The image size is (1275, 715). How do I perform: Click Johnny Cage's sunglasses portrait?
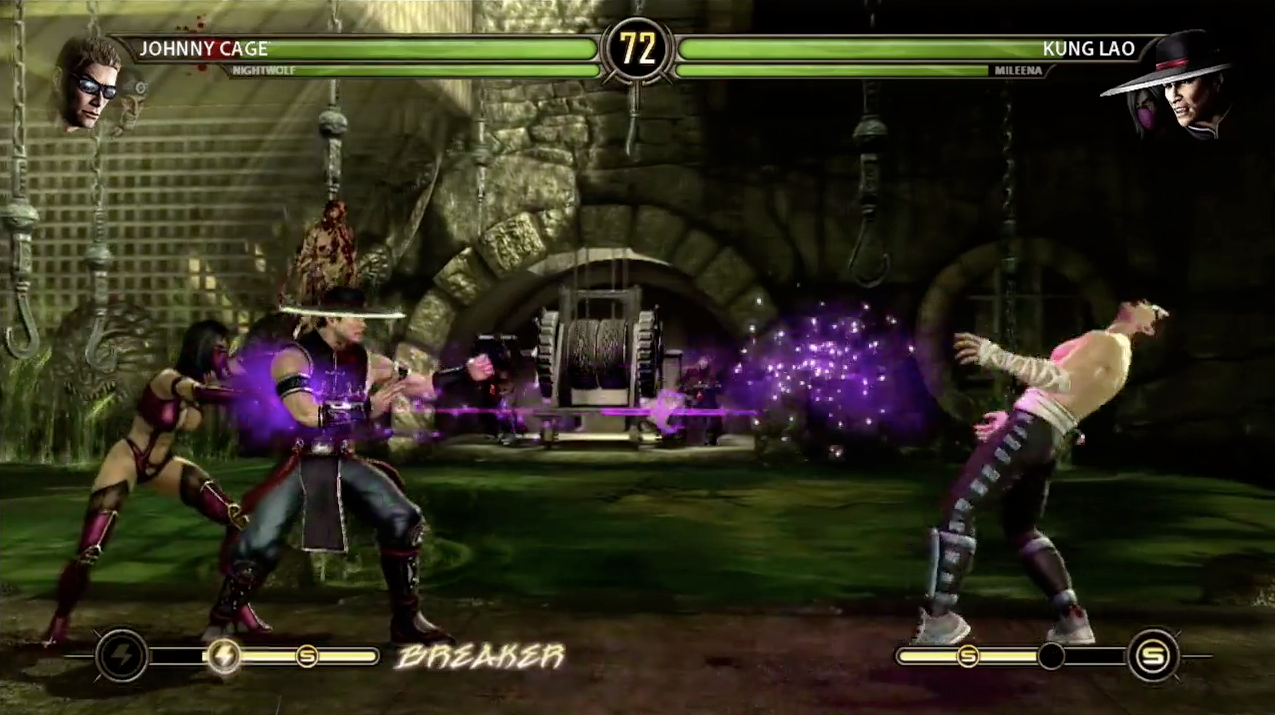pyautogui.click(x=87, y=82)
